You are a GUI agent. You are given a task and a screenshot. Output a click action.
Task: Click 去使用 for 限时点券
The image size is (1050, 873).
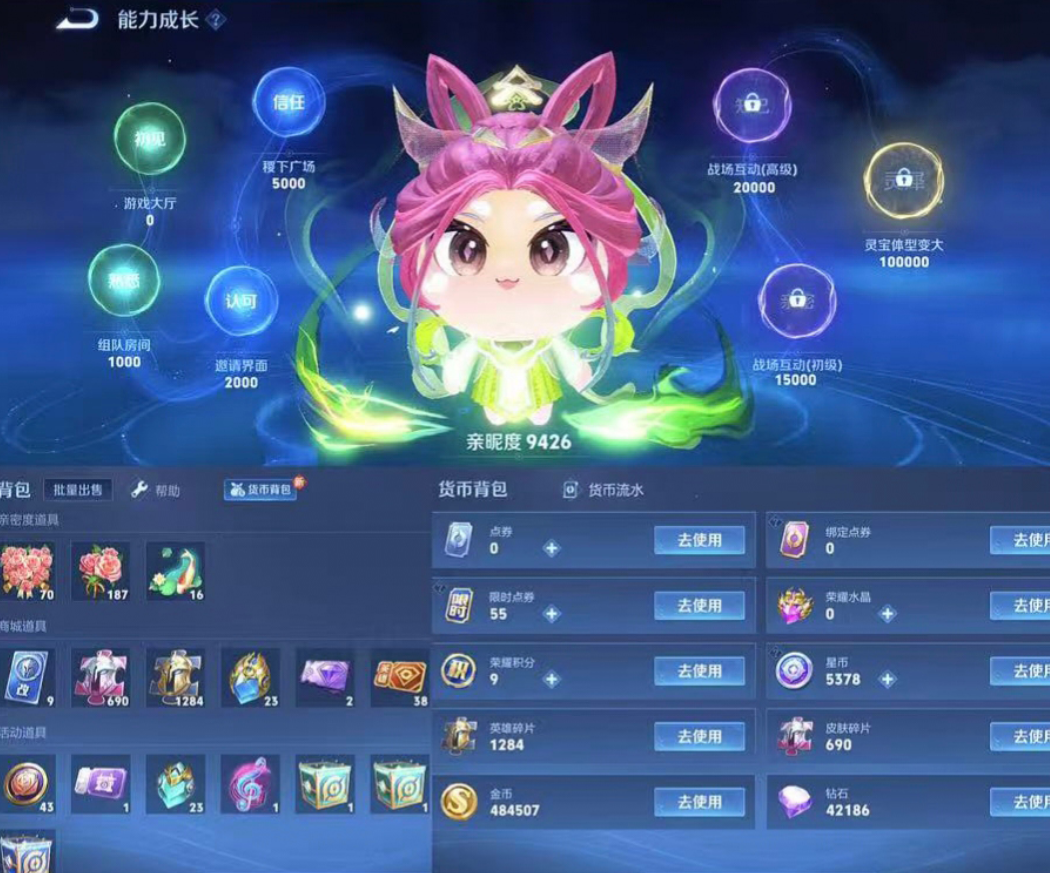click(x=700, y=605)
